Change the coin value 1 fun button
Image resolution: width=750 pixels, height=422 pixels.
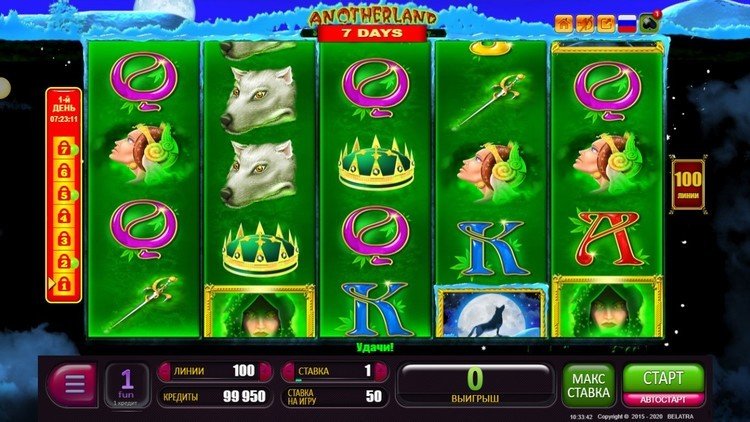tap(127, 384)
